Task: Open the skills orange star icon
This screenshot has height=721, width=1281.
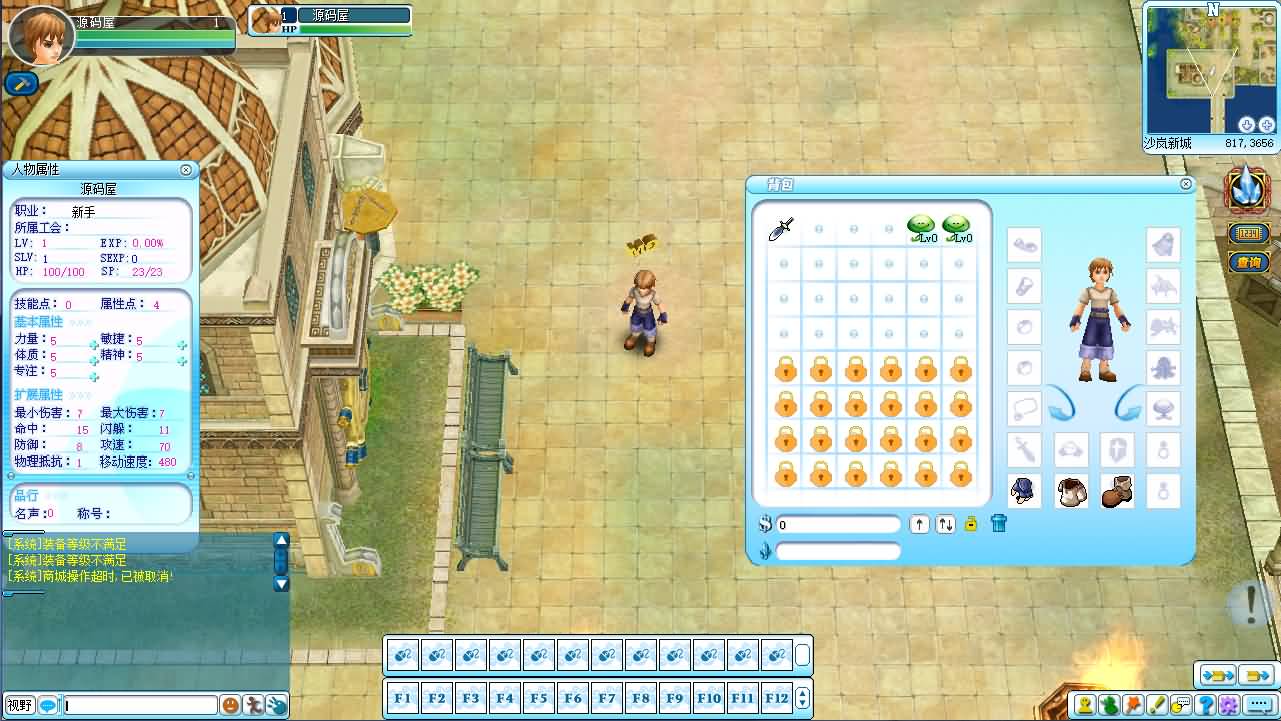Action: [x=1134, y=705]
